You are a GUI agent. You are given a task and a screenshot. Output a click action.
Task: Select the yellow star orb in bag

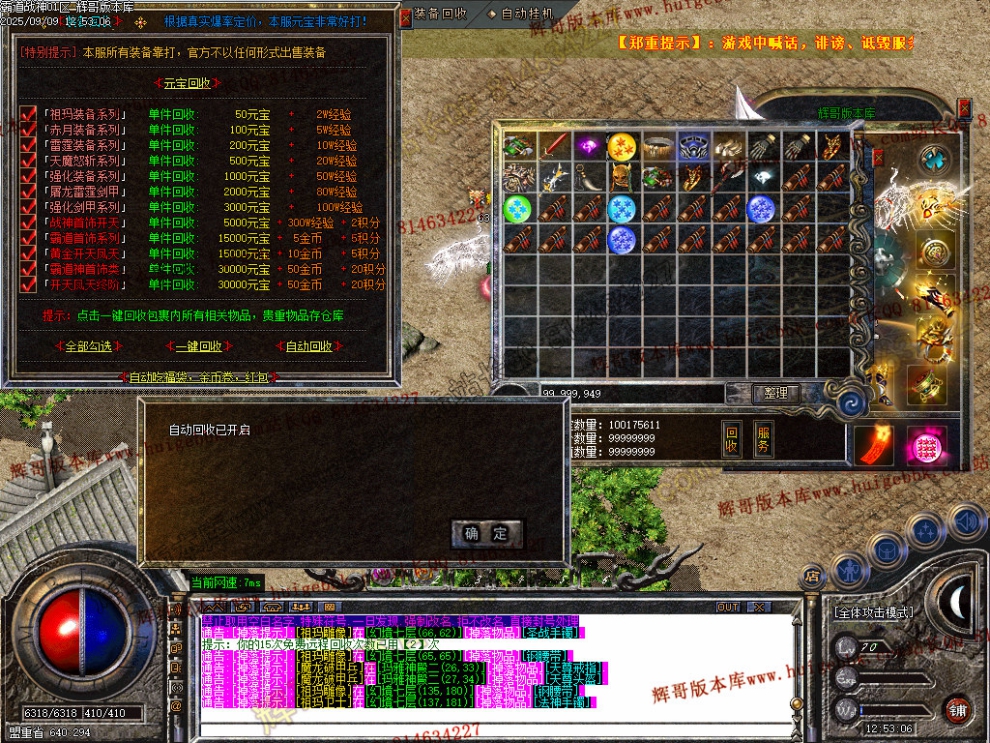coord(622,146)
